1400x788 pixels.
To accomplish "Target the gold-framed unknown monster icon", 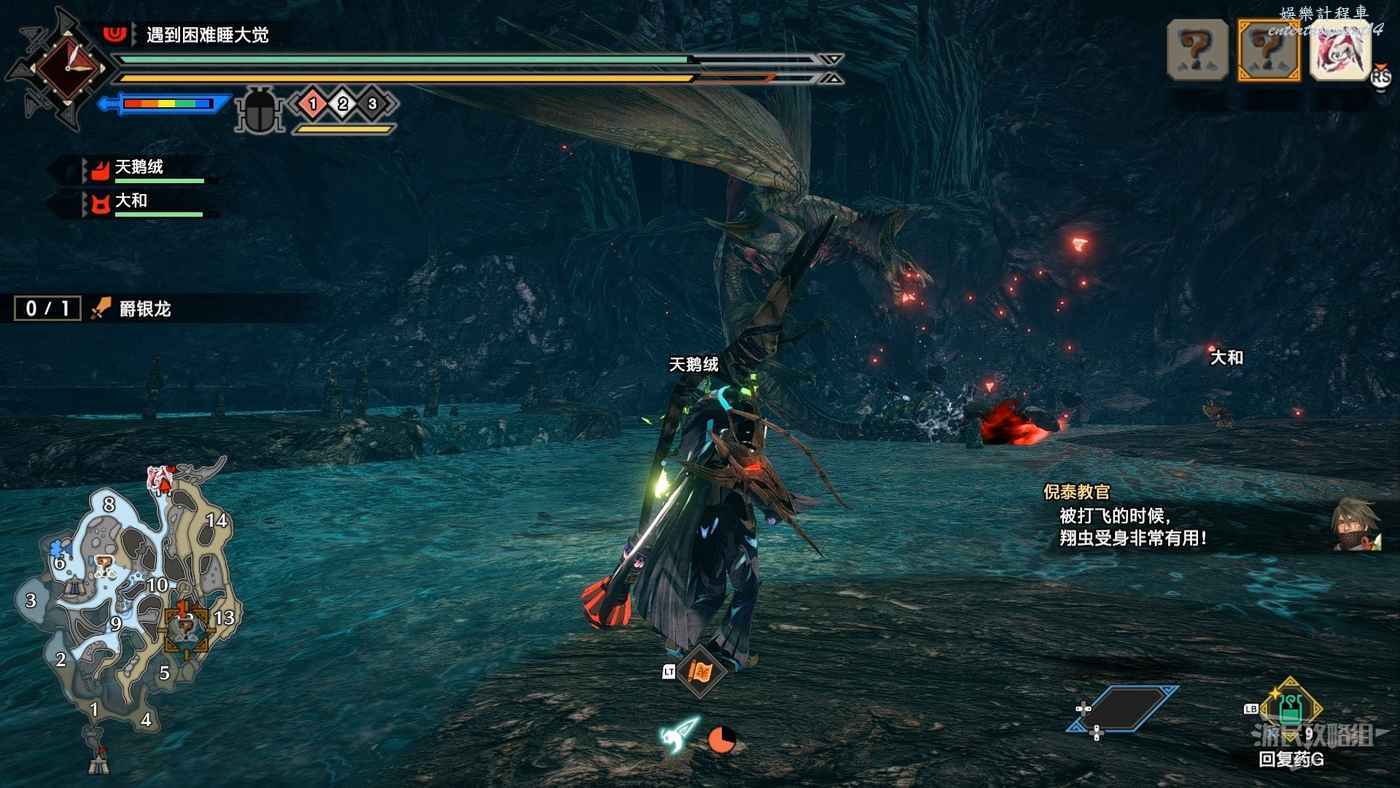I will pyautogui.click(x=1269, y=50).
